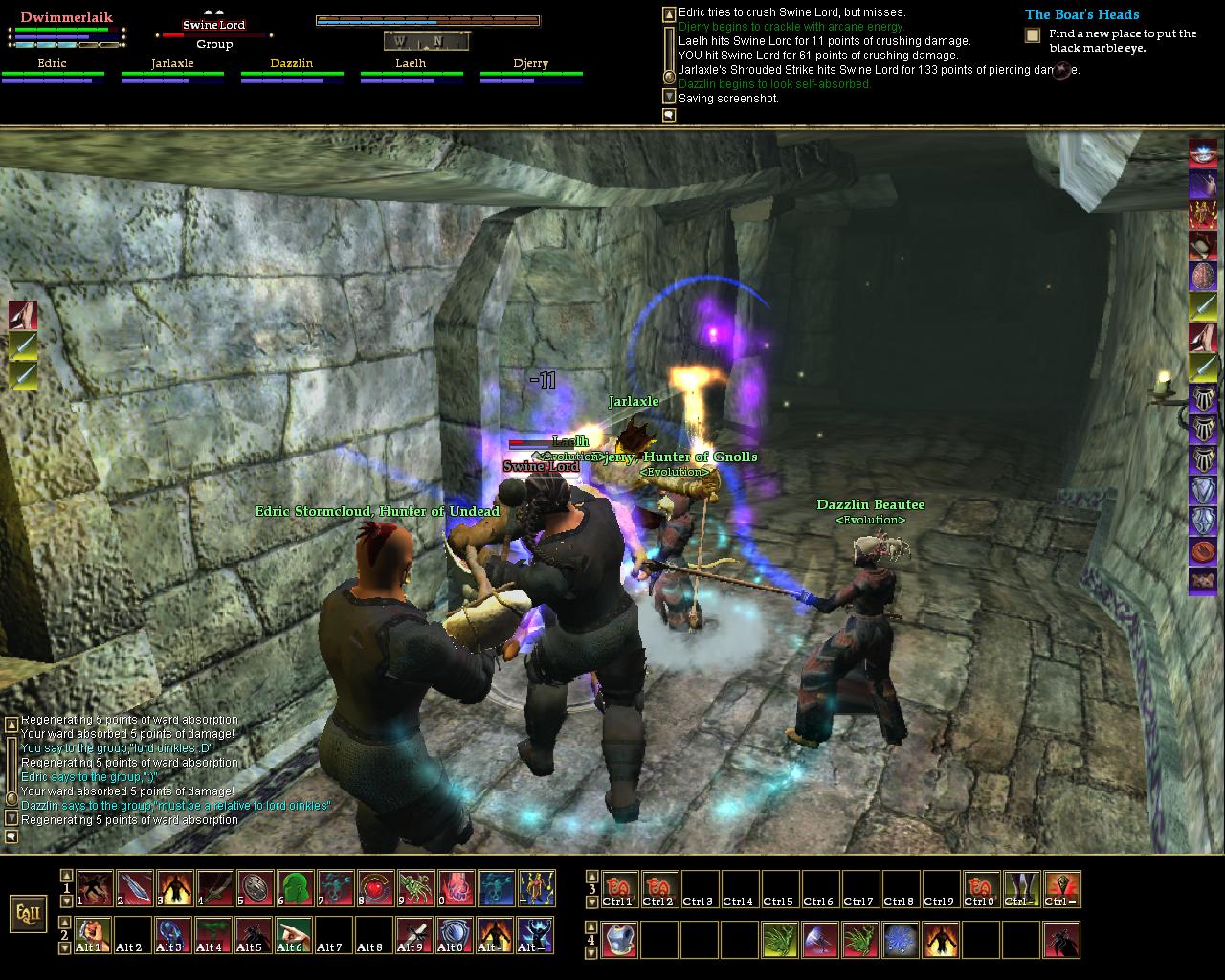This screenshot has height=980, width=1225.
Task: Target Dazzlin in the group list
Action: pos(292,64)
